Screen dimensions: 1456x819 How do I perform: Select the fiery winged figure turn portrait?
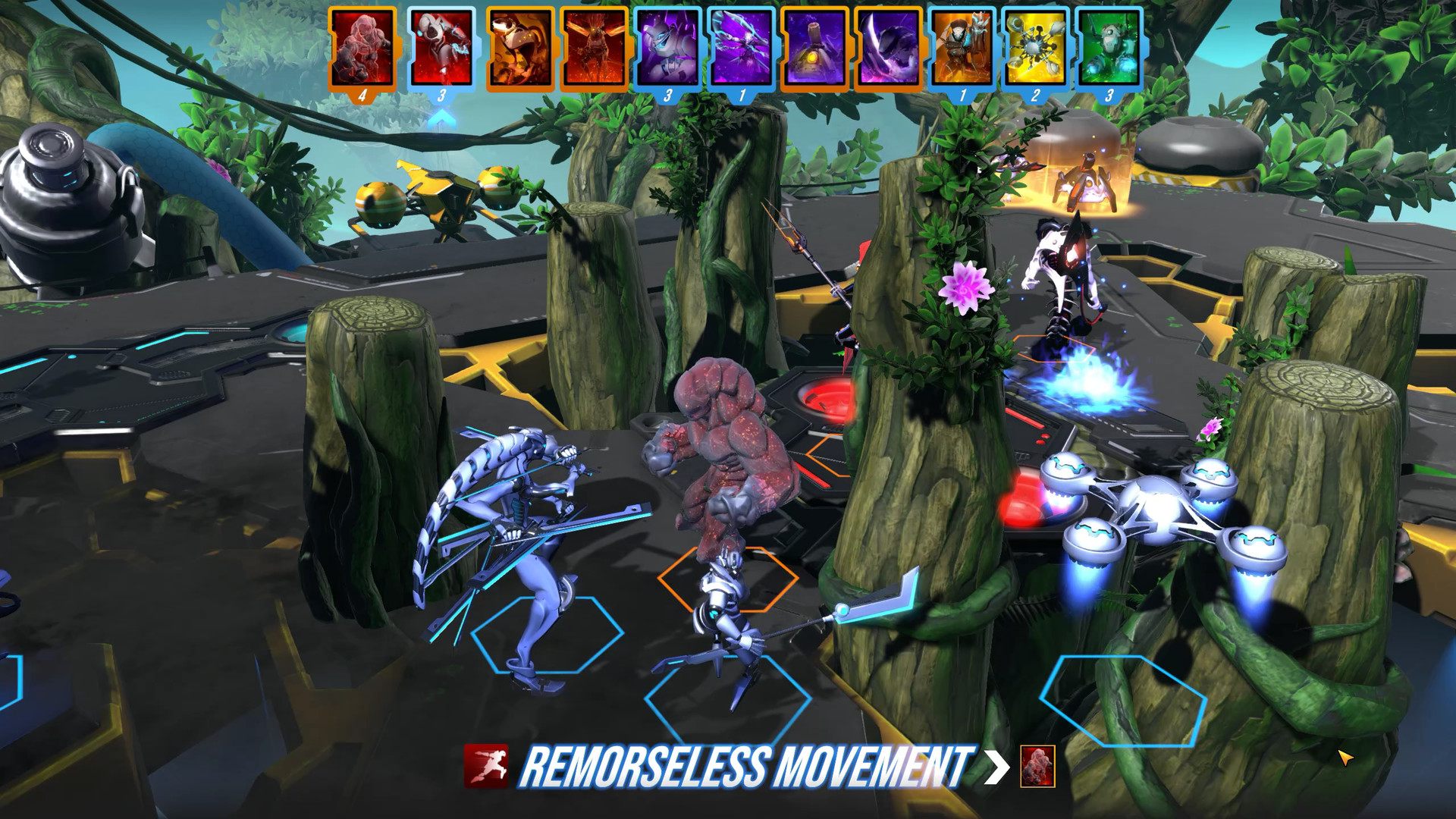pos(595,49)
